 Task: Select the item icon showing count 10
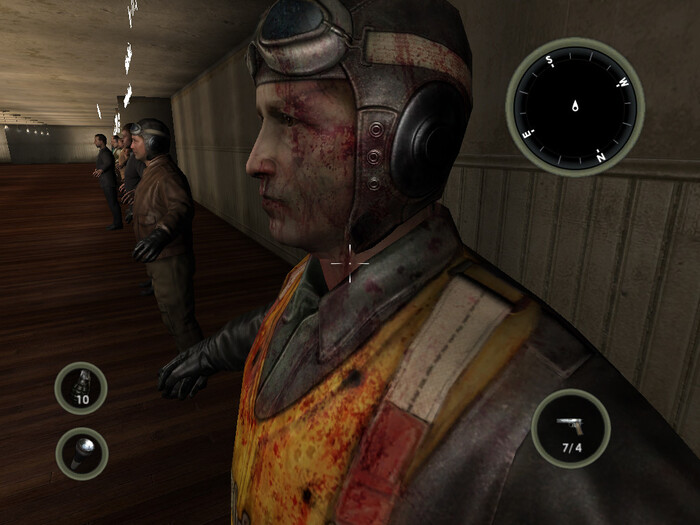[81, 387]
